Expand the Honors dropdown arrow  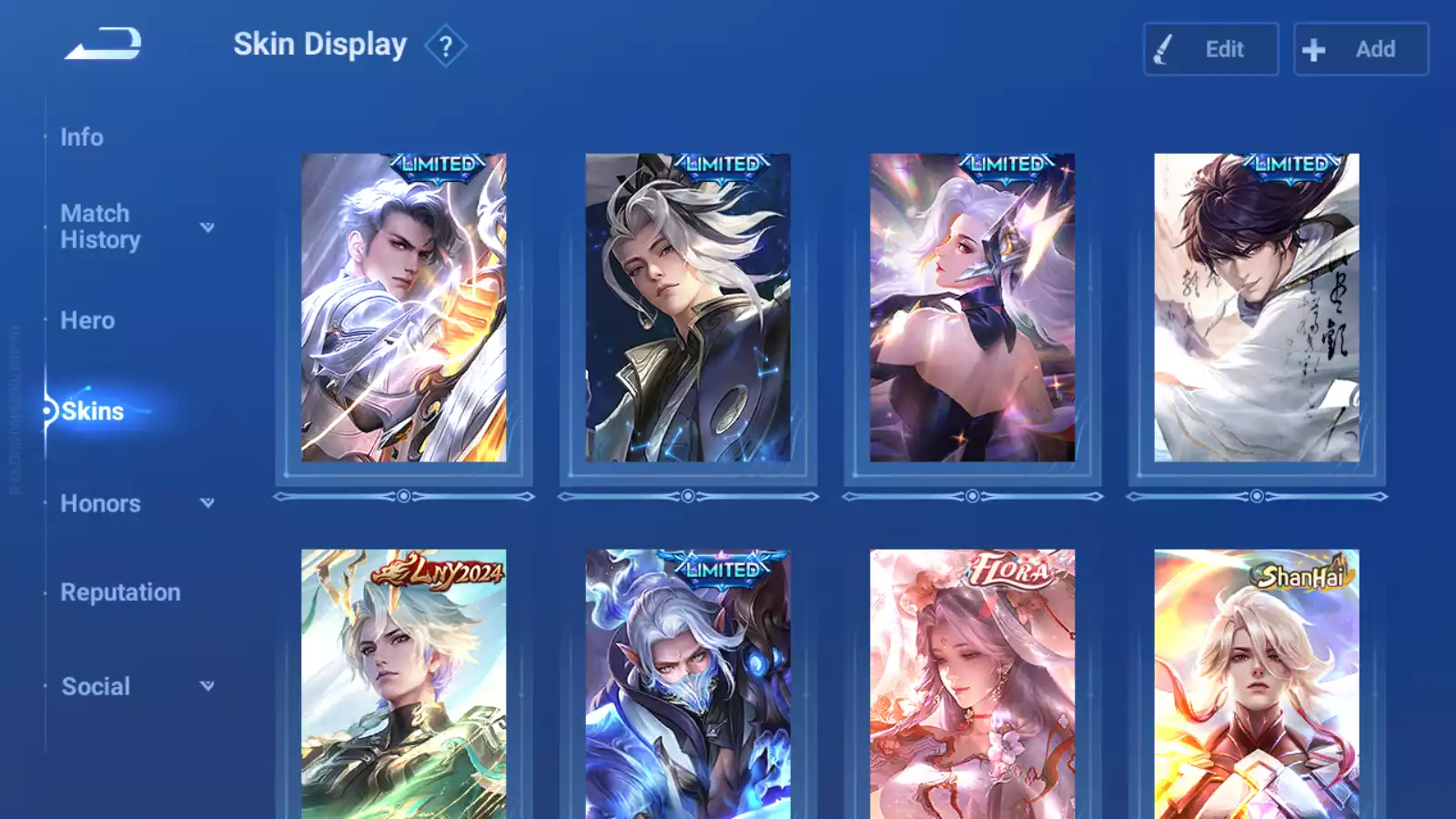tap(207, 502)
